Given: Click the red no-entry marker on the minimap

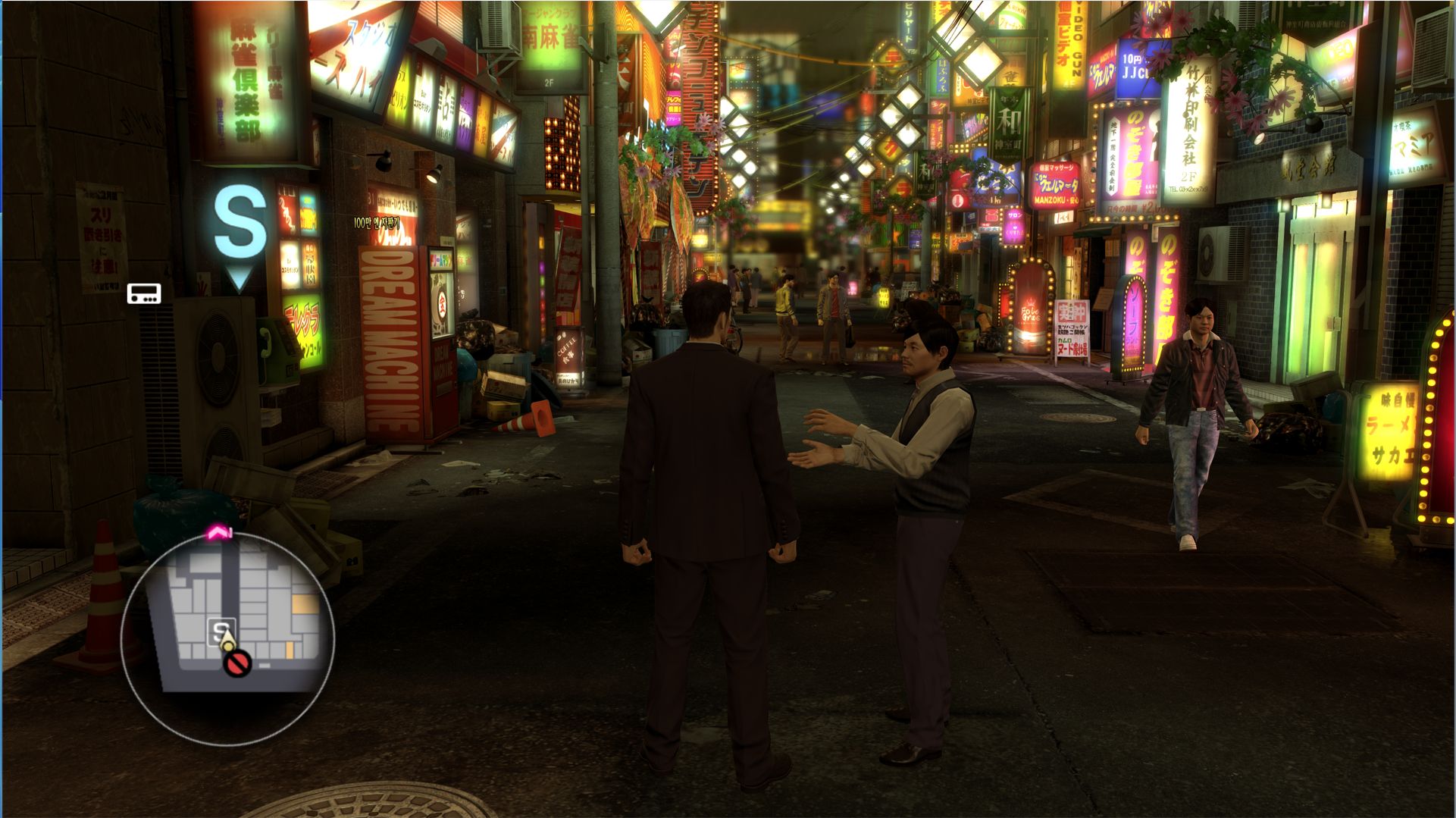Looking at the screenshot, I should click(236, 665).
